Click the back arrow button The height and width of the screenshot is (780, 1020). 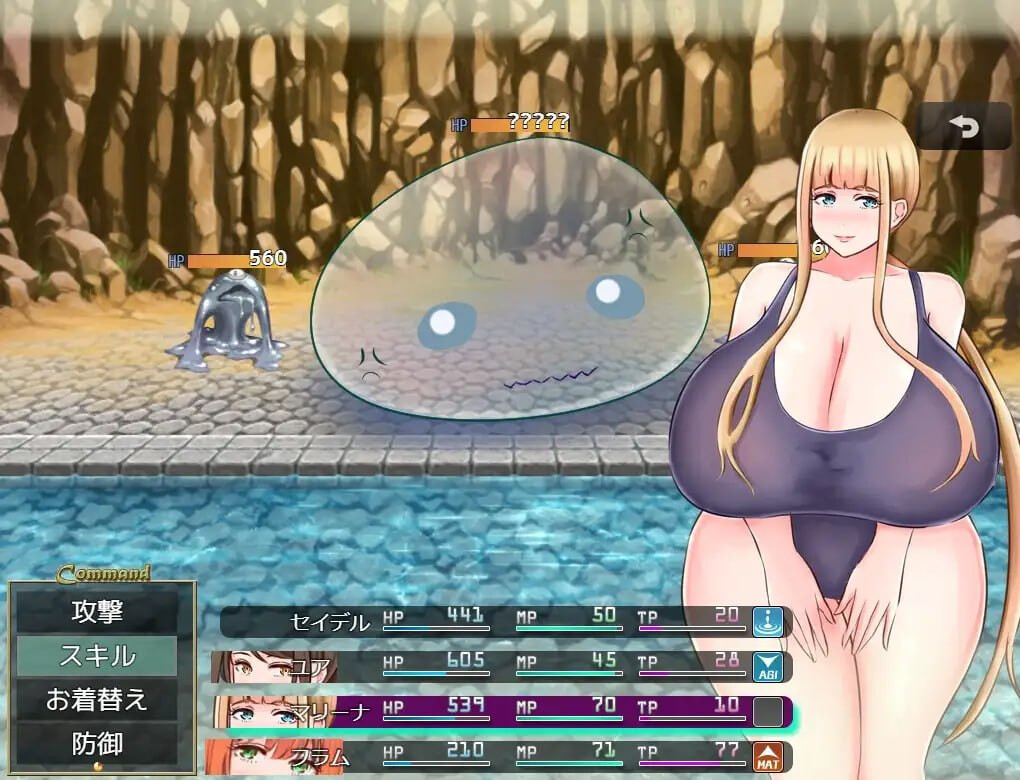click(x=964, y=127)
